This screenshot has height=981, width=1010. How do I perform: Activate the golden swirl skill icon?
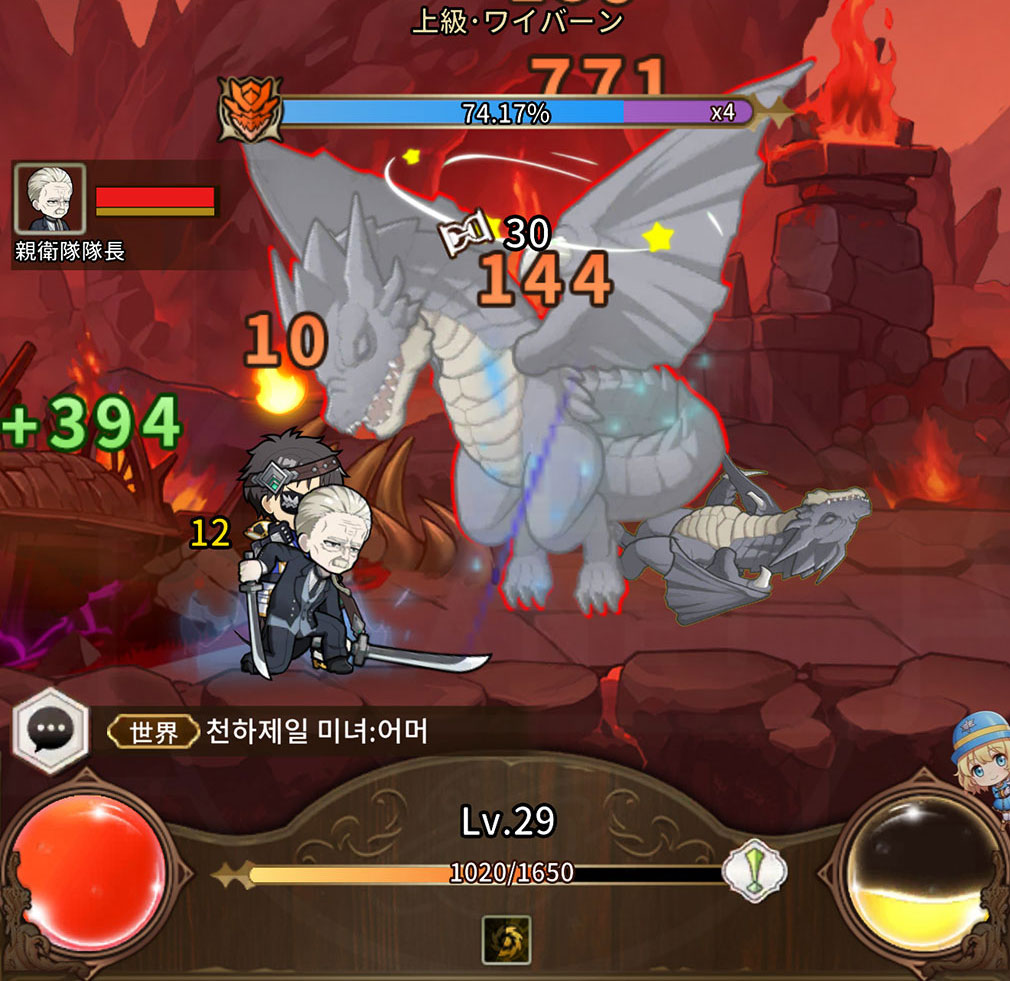click(506, 939)
